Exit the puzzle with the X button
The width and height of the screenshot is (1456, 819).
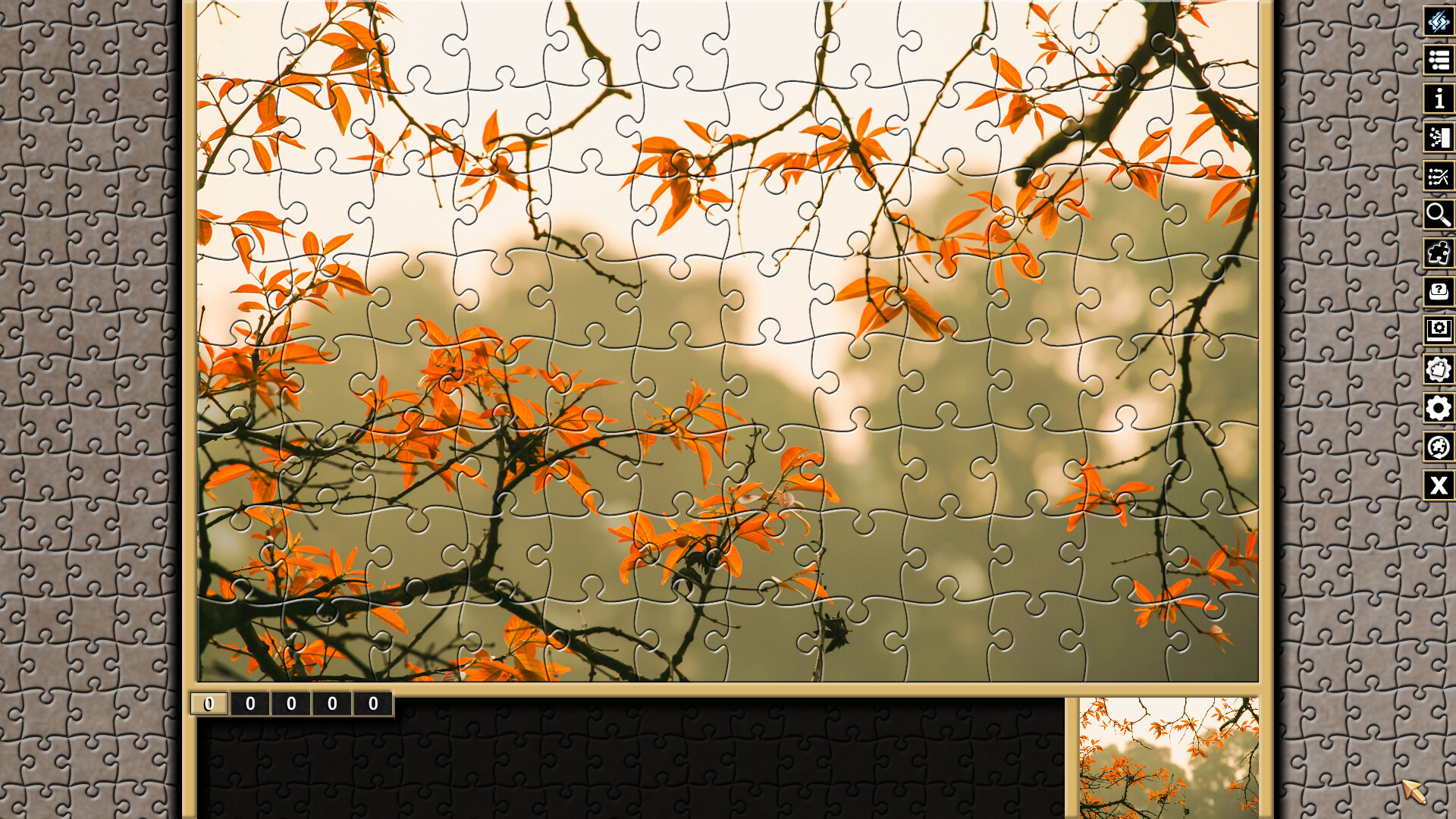[1439, 486]
